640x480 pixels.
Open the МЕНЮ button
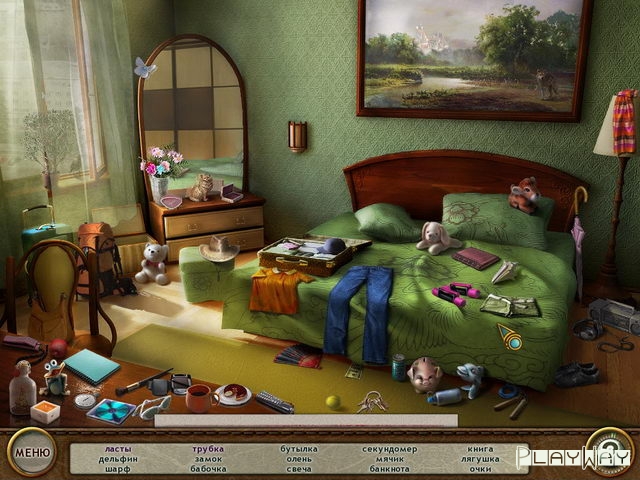[x=30, y=451]
